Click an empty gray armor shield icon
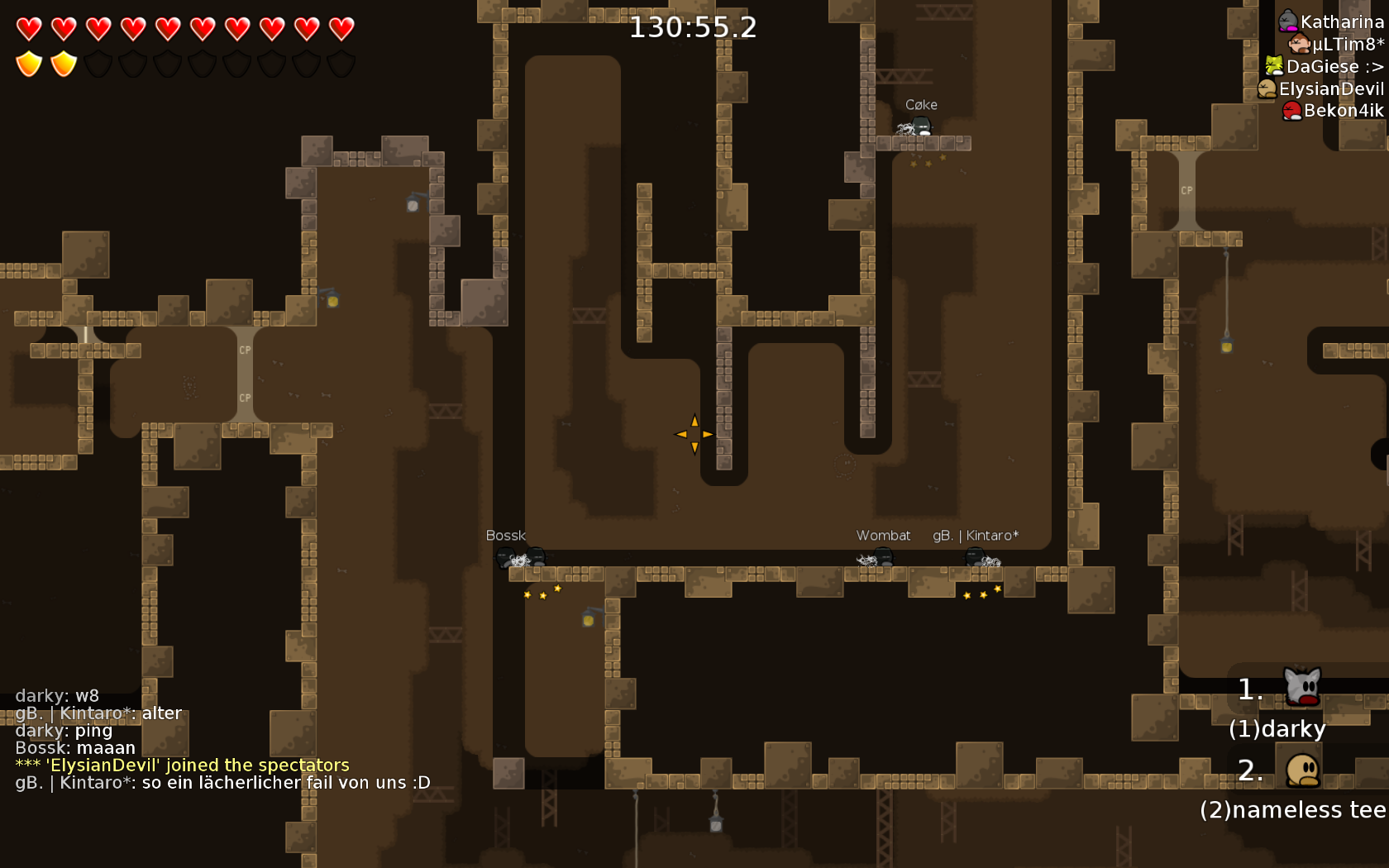This screenshot has width=1389, height=868. click(x=99, y=63)
